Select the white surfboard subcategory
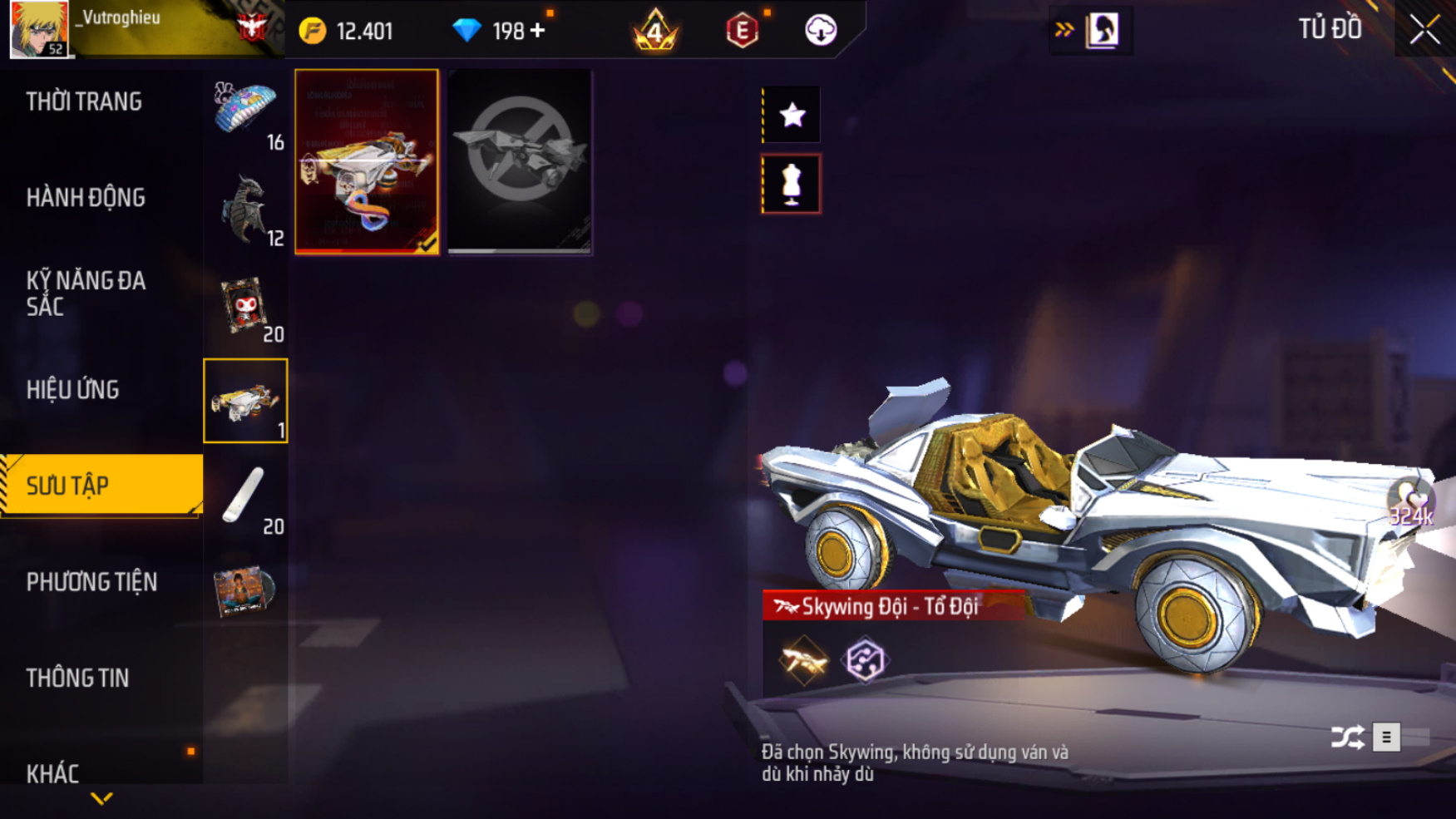This screenshot has width=1456, height=819. pos(245,497)
